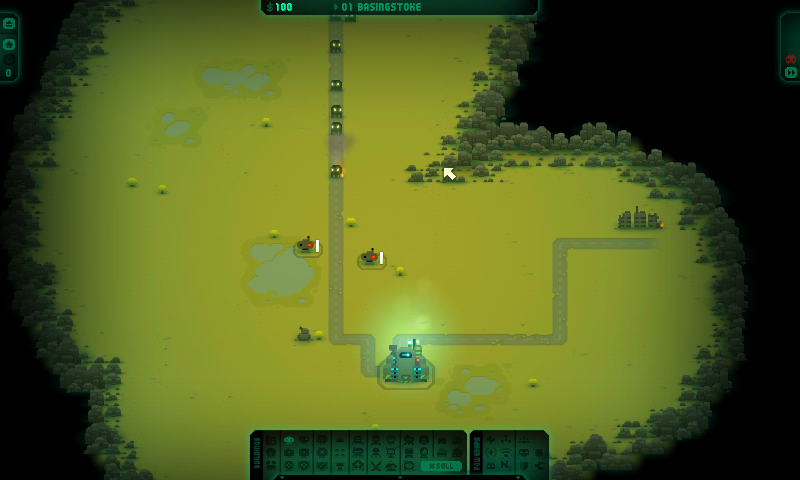This screenshot has width=800, height=480.
Task: Choose the wifi-signal powerup icon
Action: pyautogui.click(x=507, y=453)
